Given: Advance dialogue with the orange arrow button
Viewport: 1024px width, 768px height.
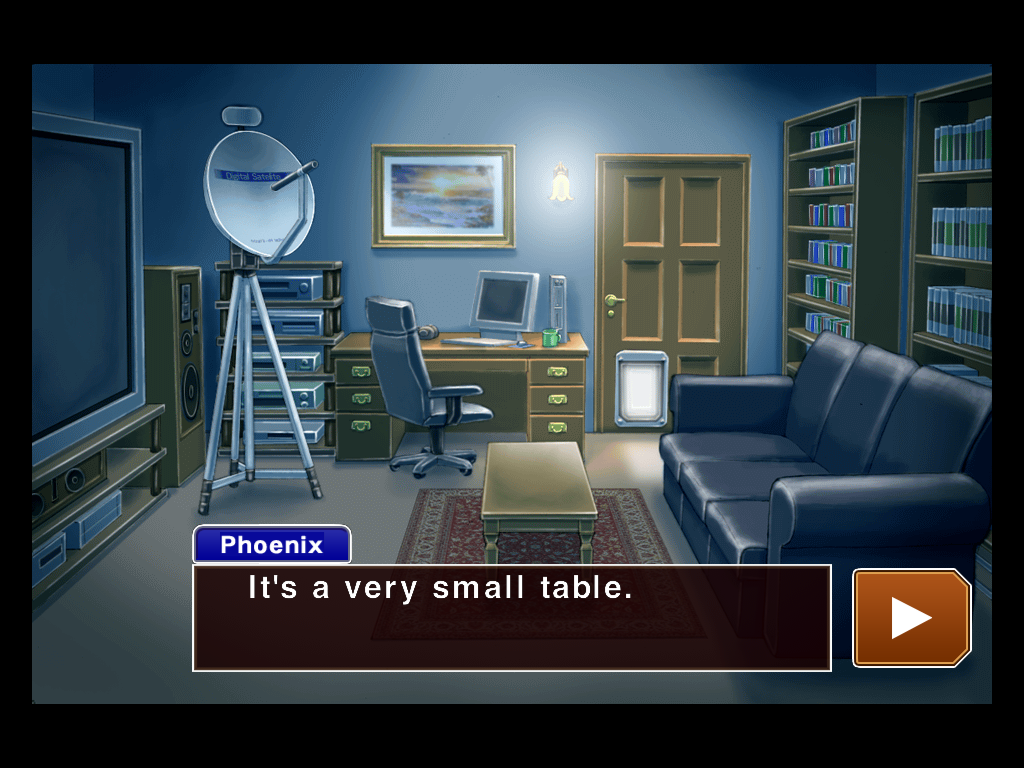Looking at the screenshot, I should click(911, 617).
